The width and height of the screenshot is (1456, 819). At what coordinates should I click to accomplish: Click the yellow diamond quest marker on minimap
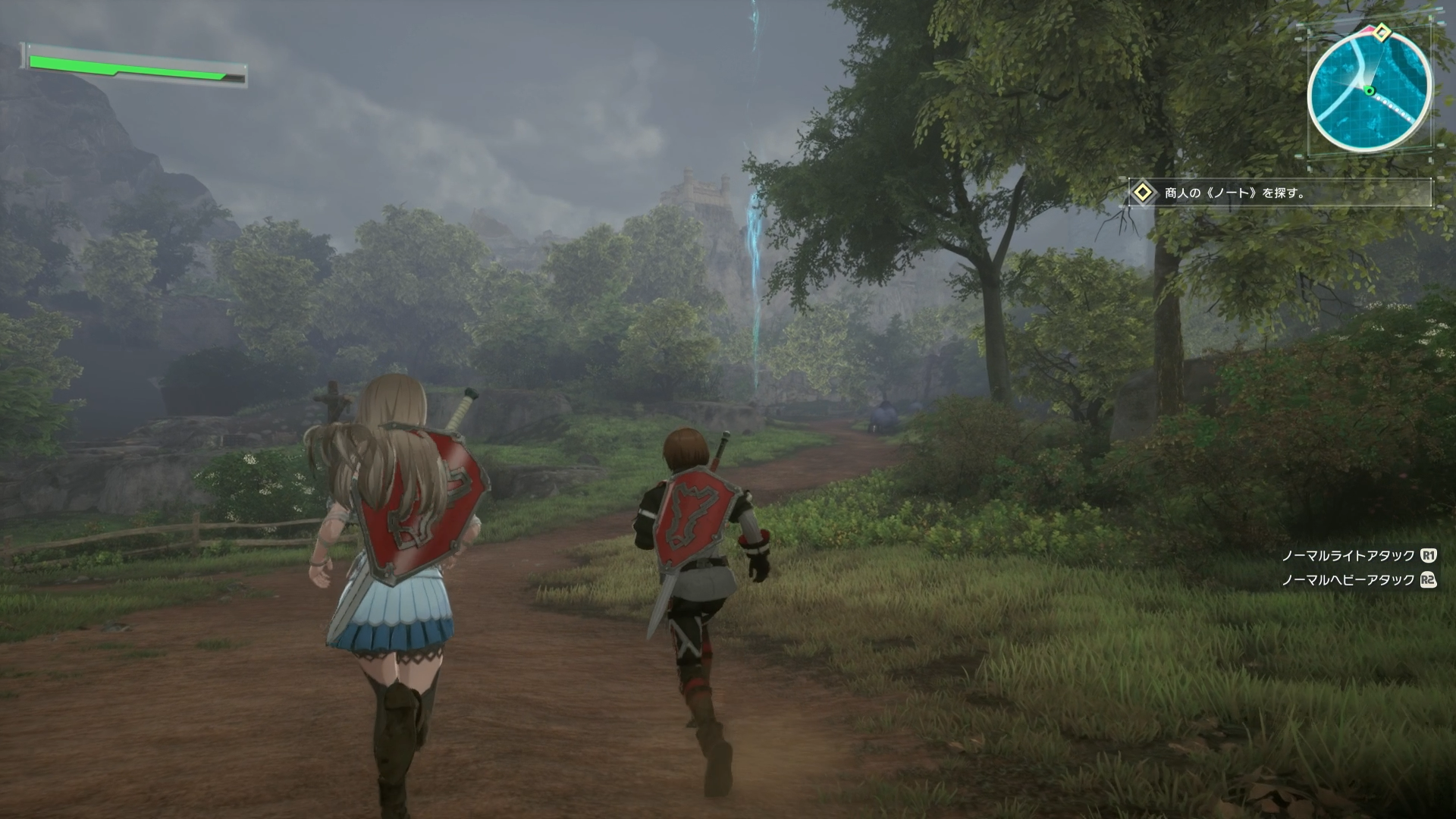click(x=1382, y=32)
